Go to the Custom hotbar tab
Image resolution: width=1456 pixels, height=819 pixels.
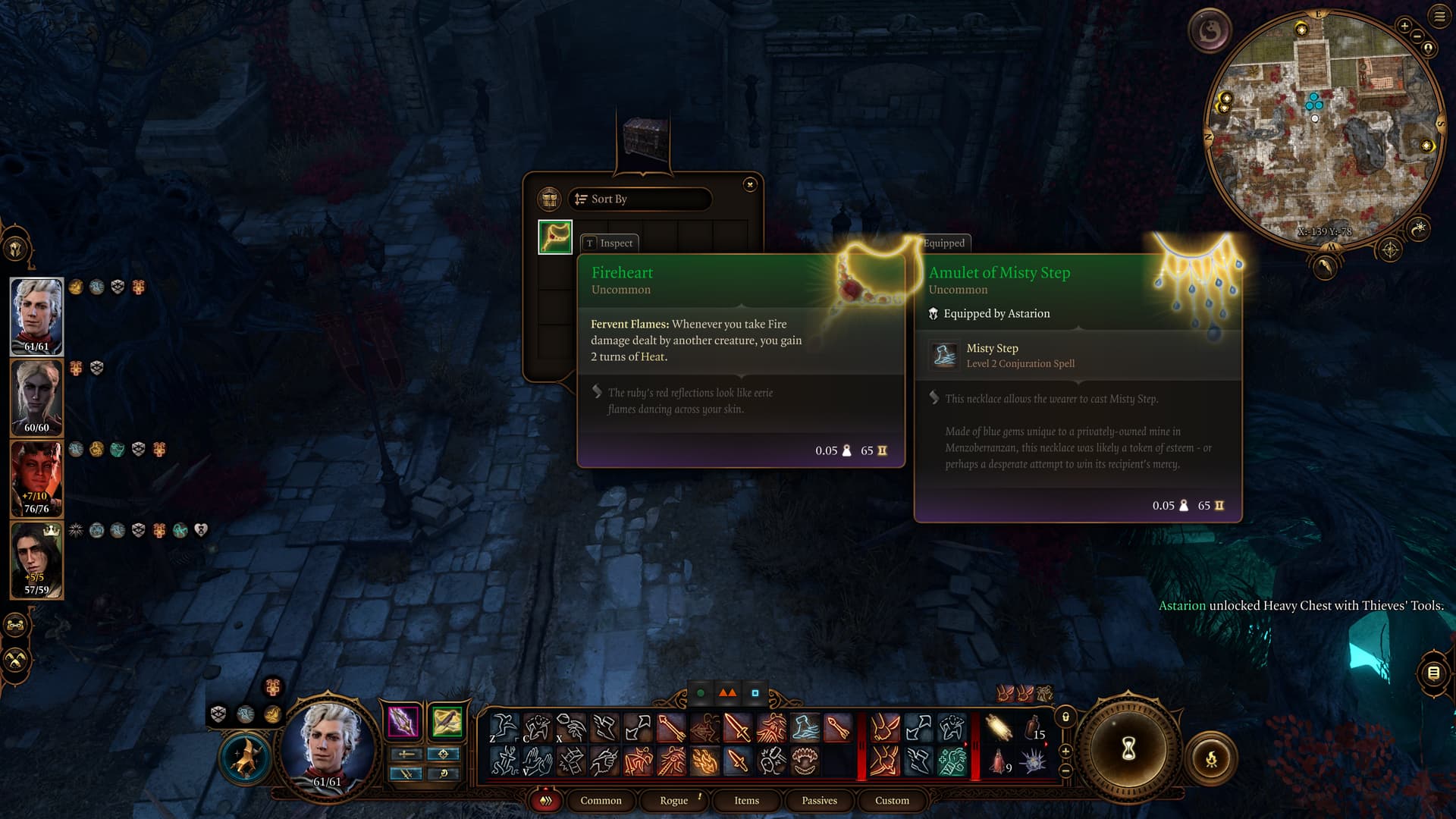(x=892, y=800)
